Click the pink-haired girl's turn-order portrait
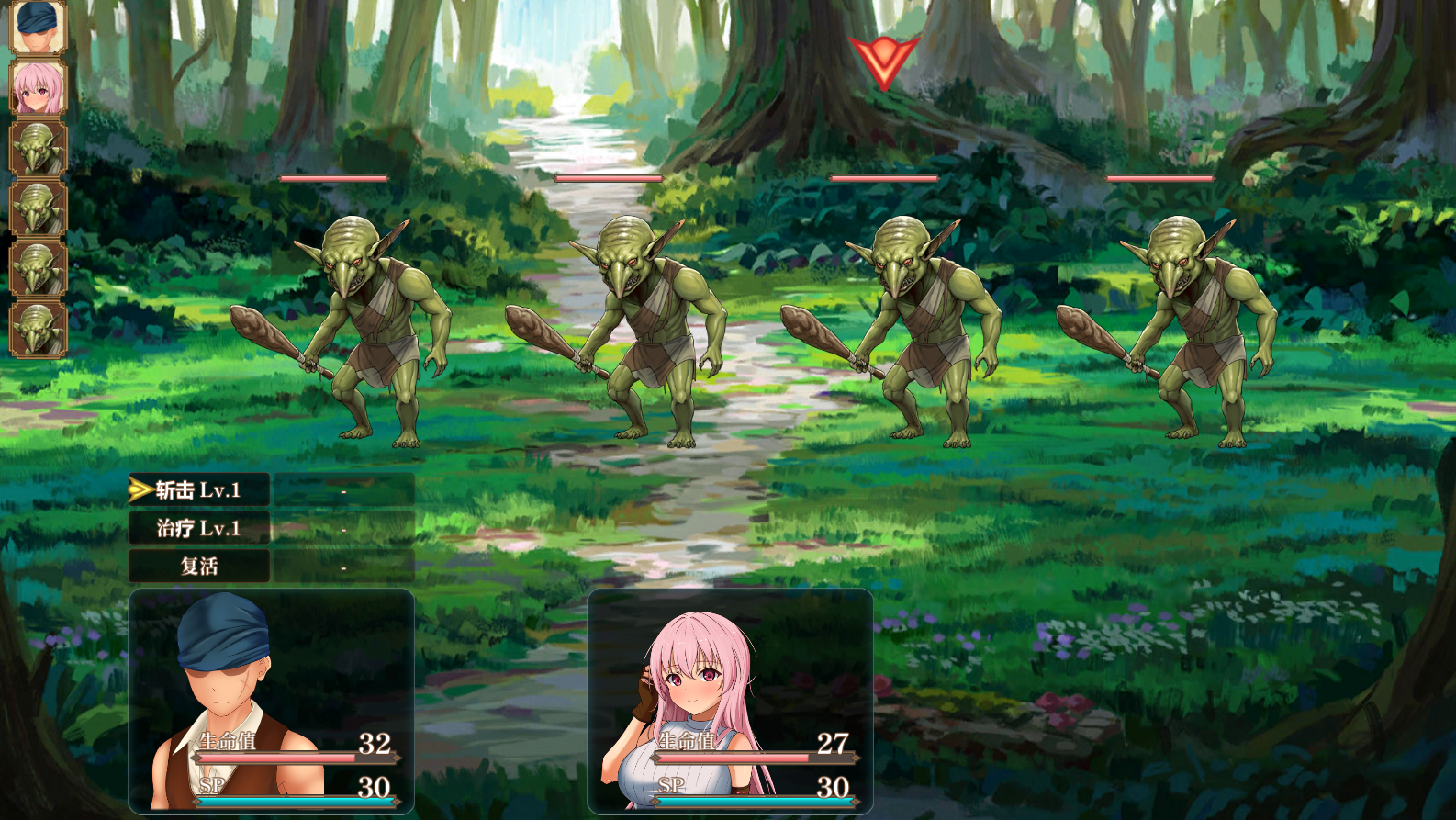The width and height of the screenshot is (1456, 820). 38,88
